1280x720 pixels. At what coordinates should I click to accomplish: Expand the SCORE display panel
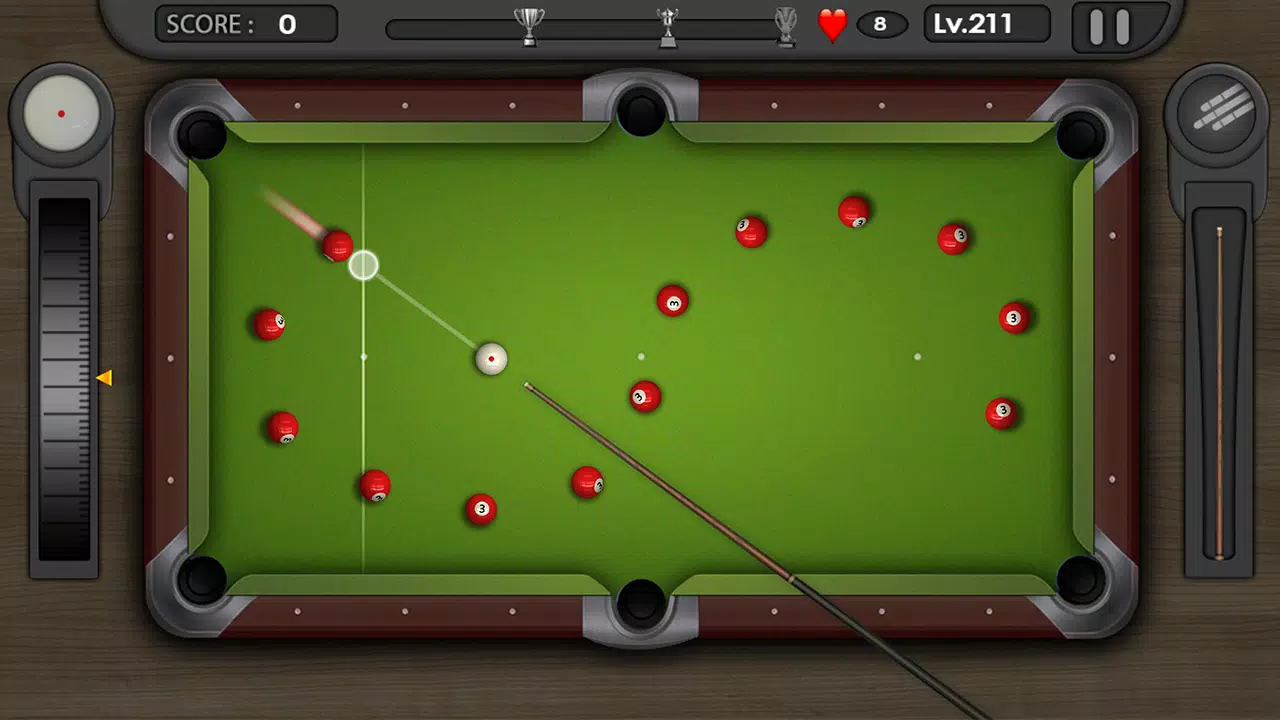pos(245,24)
